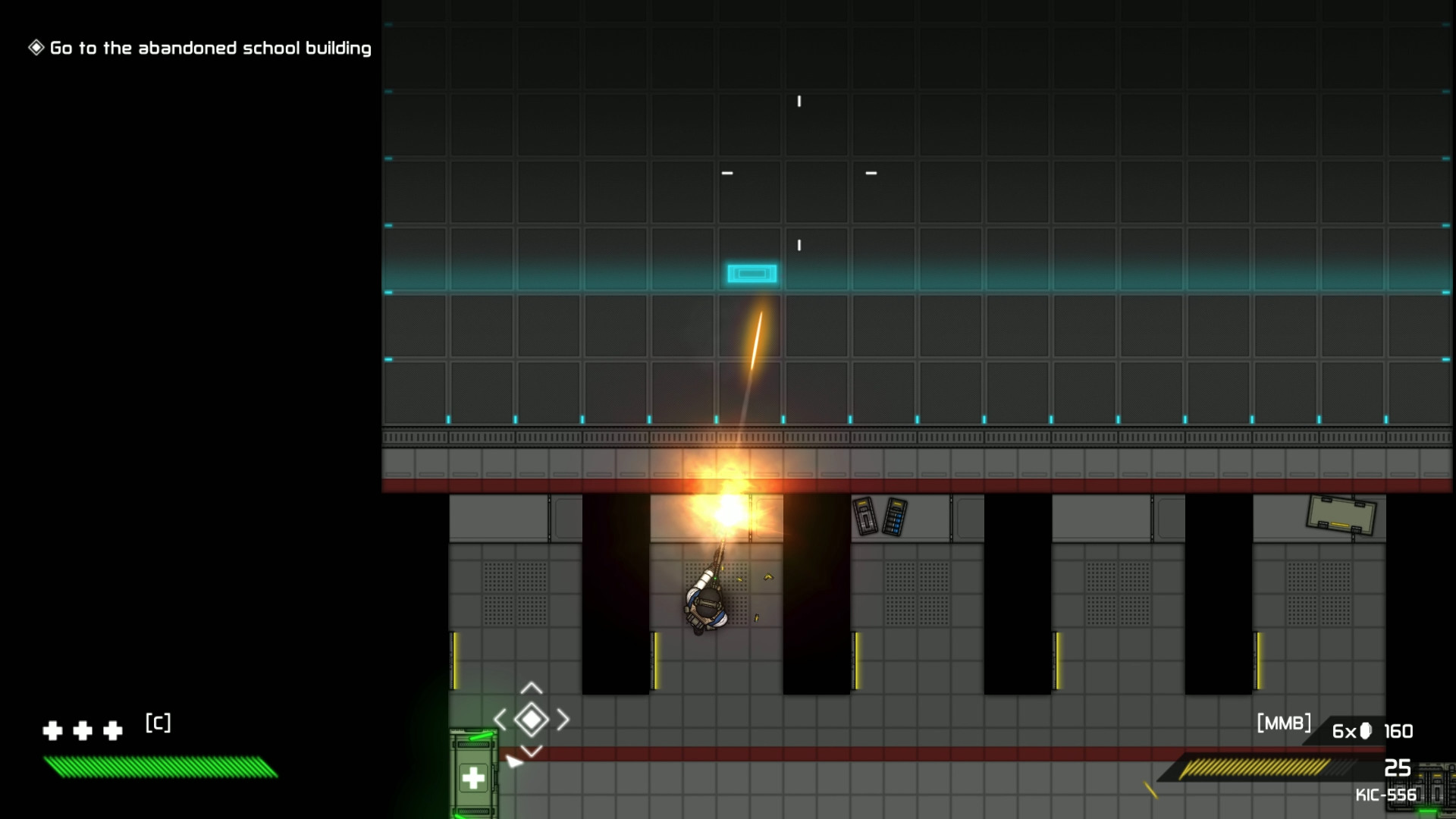The height and width of the screenshot is (819, 1456).
Task: Click the right chevron of the waypoint marker
Action: tap(563, 720)
